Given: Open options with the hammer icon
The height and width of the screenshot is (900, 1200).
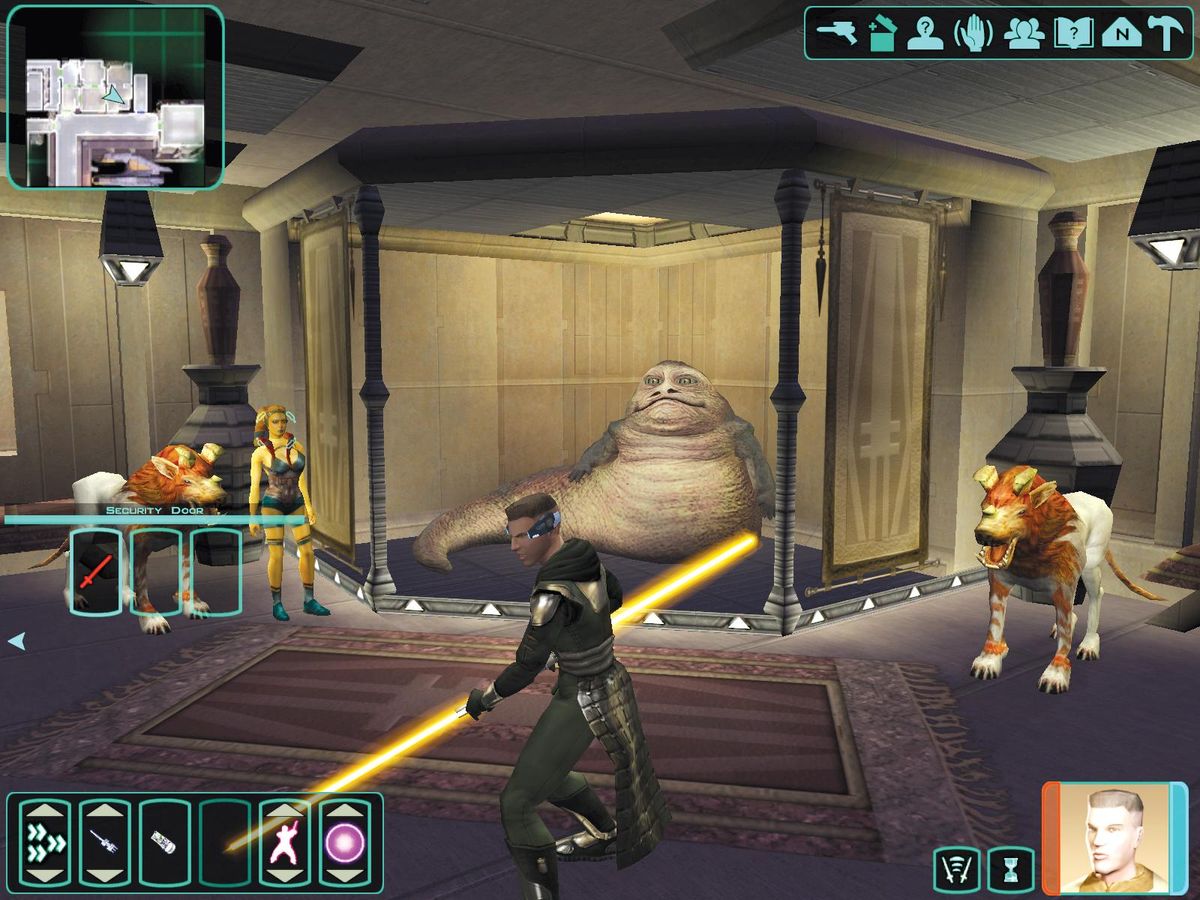Looking at the screenshot, I should (x=1165, y=33).
